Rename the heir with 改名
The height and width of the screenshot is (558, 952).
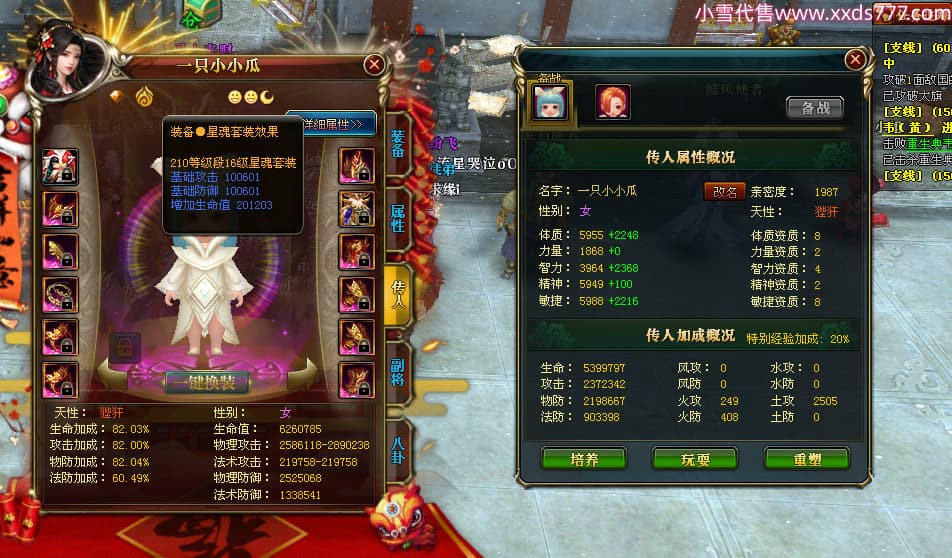click(x=723, y=191)
